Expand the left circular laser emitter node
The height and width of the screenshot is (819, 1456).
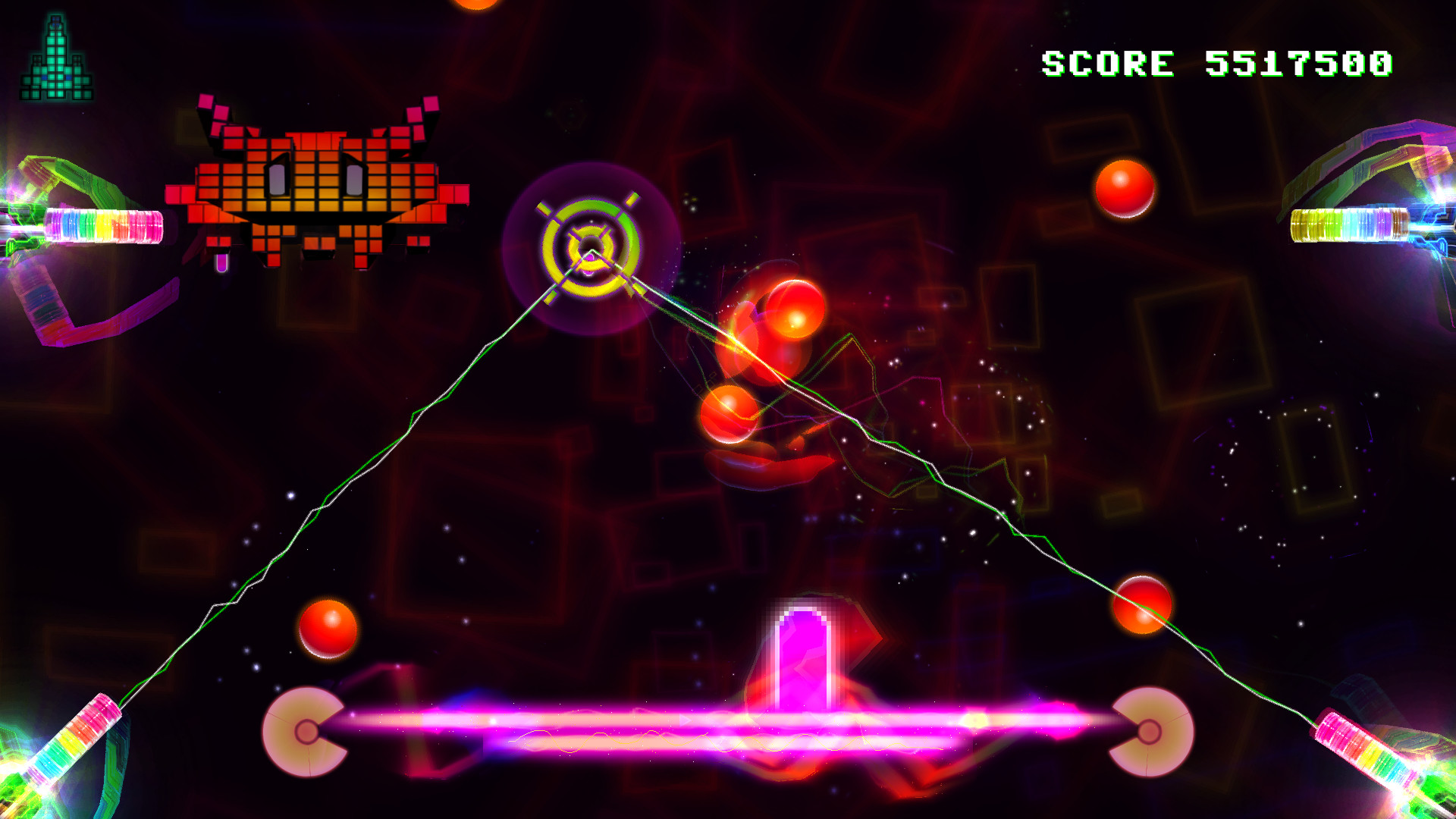point(307,732)
